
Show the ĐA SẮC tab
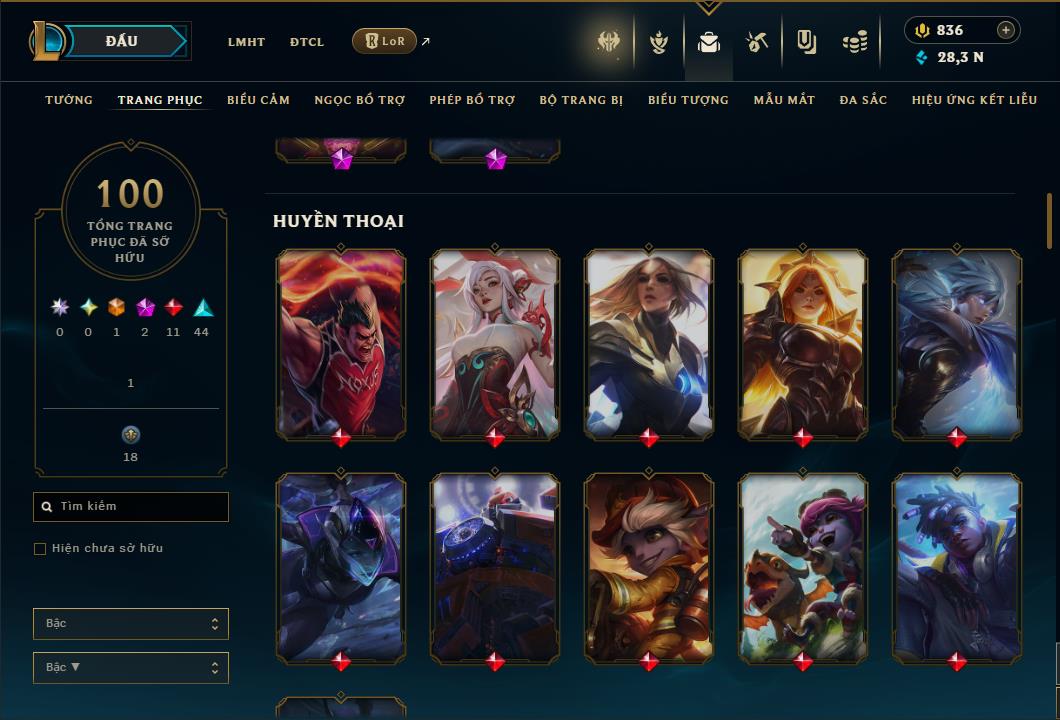pos(863,100)
